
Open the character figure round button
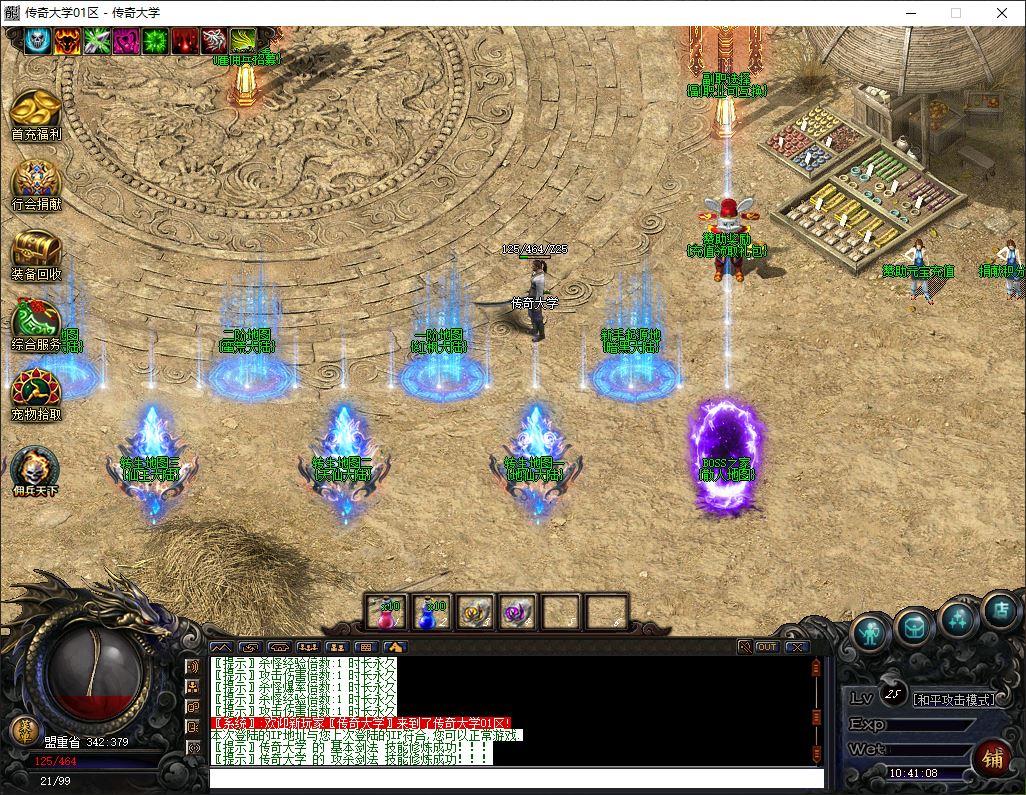tap(872, 632)
